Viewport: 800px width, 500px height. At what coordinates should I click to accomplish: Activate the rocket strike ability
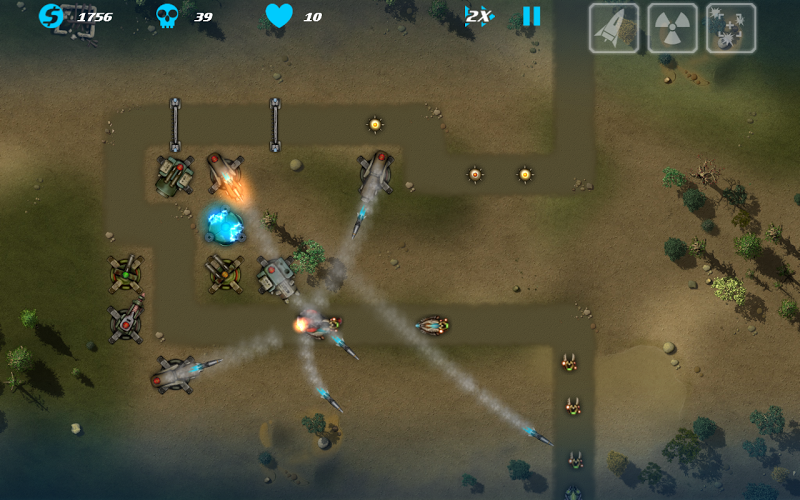click(613, 28)
